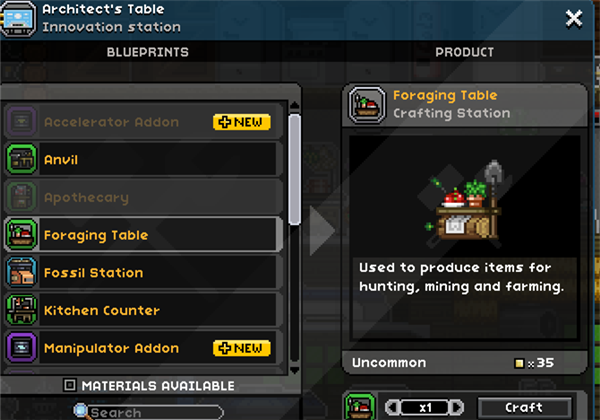This screenshot has height=420, width=600.
Task: Select the Accelerator Addon blueprint
Action: [x=140, y=122]
